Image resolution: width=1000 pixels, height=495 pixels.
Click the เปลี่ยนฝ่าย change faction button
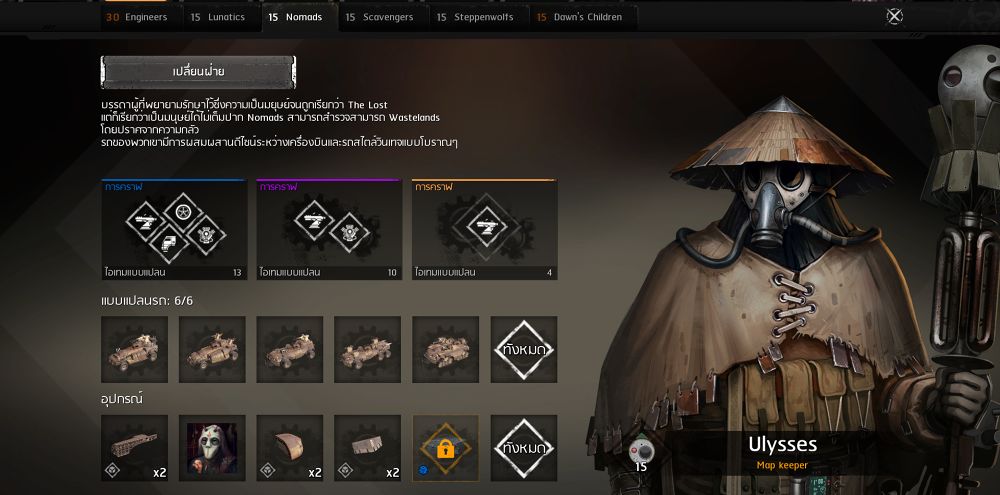pyautogui.click(x=198, y=72)
